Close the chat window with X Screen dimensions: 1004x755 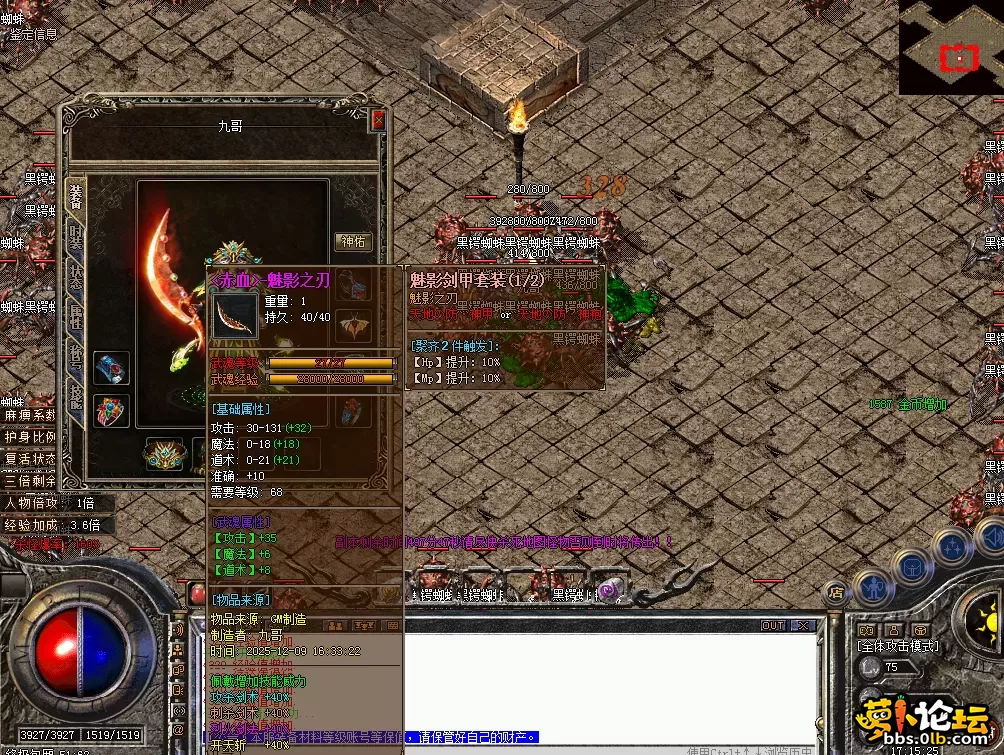802,626
